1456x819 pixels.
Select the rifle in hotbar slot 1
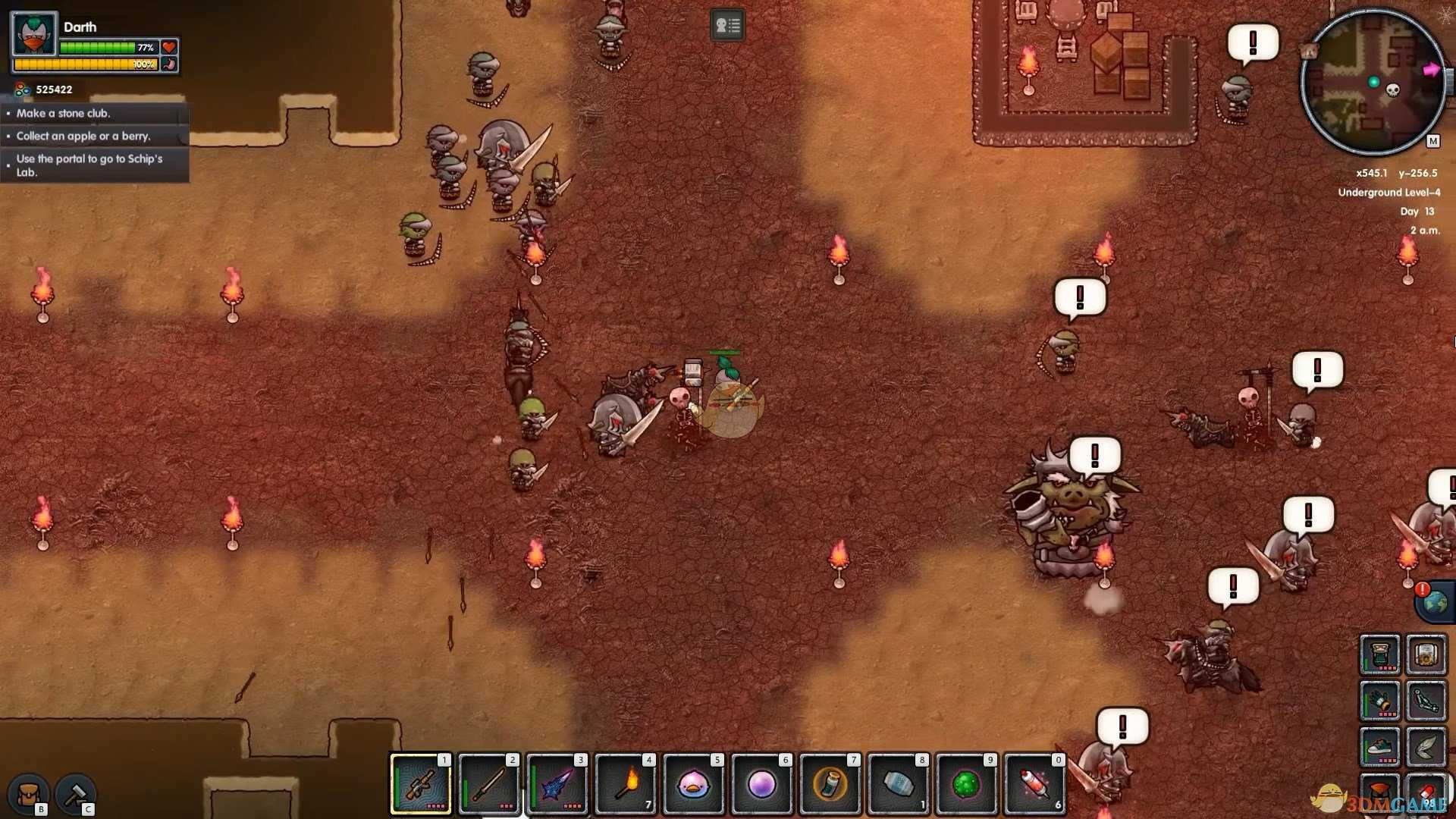[421, 785]
